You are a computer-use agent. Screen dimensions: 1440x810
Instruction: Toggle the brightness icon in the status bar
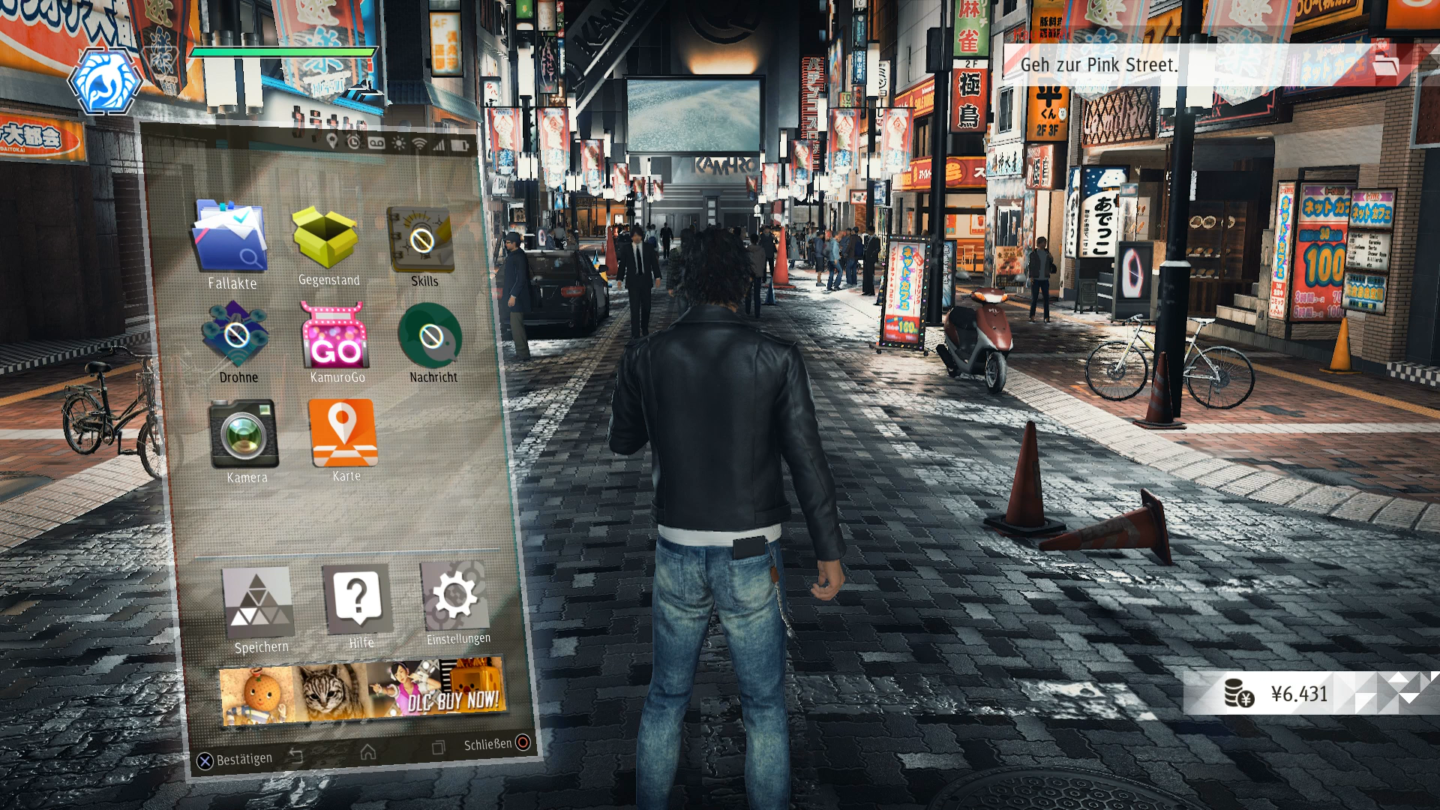tap(397, 143)
